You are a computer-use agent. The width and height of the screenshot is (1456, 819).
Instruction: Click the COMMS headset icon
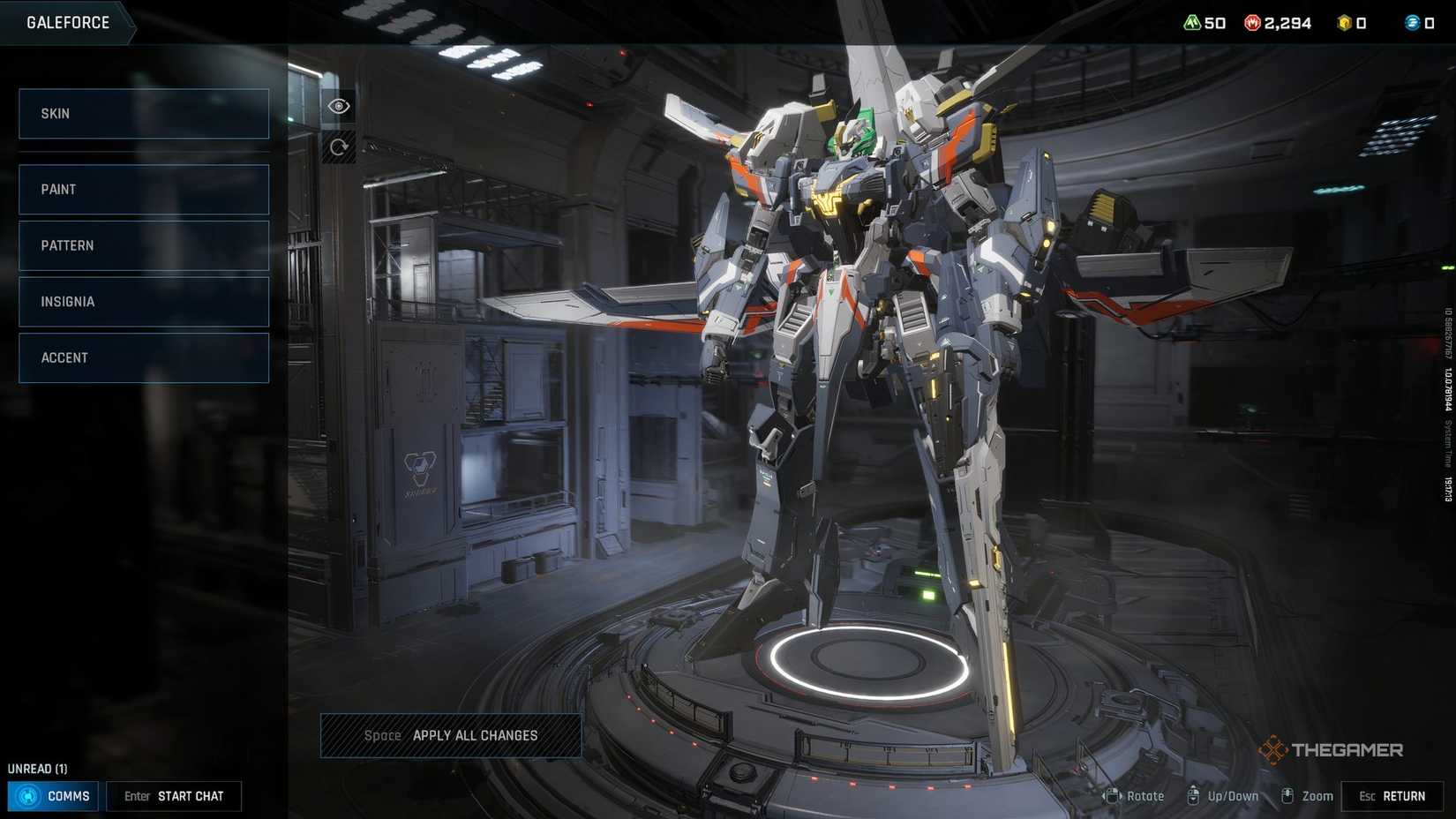click(x=29, y=795)
